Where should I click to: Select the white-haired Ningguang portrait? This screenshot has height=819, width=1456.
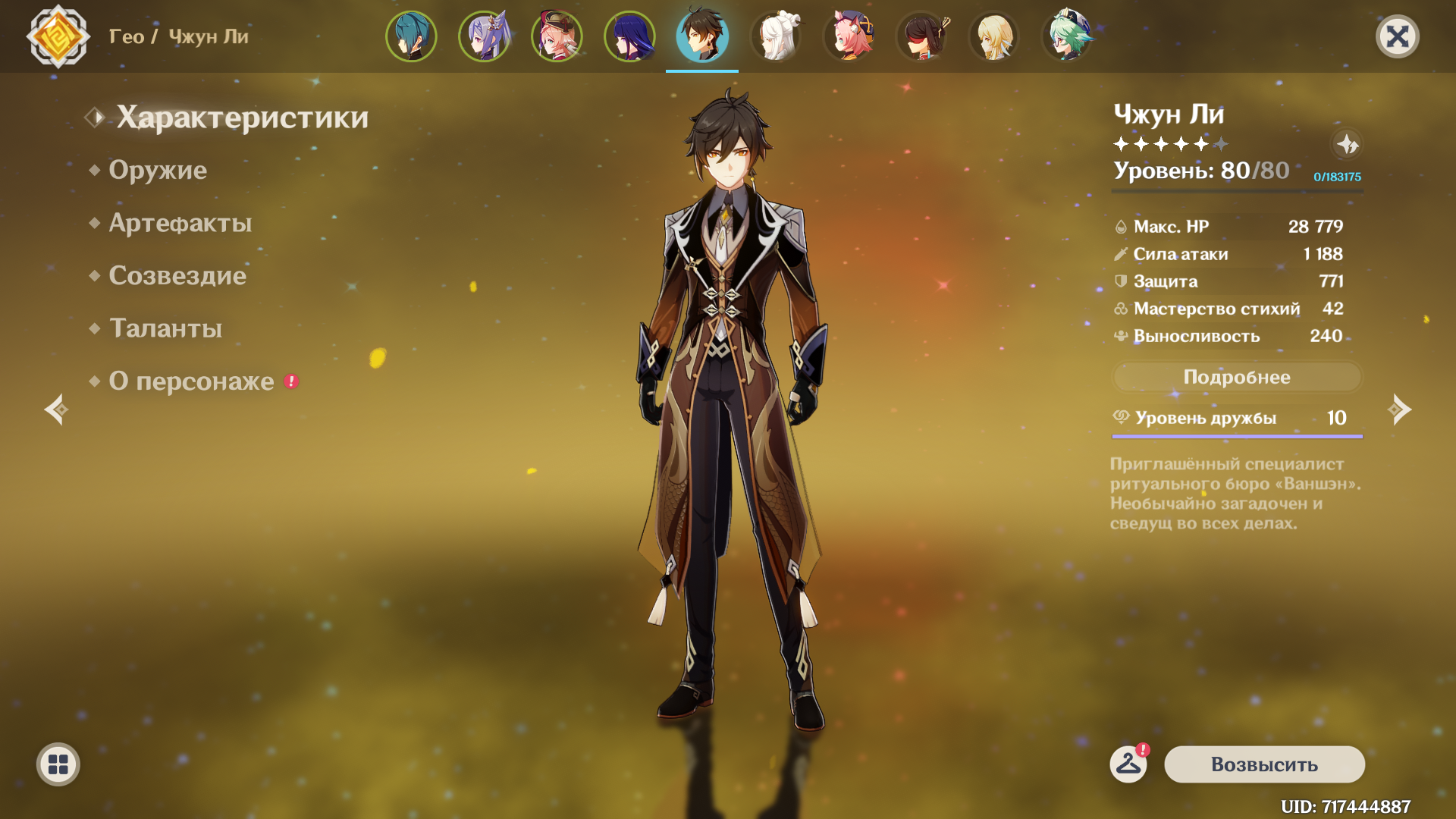[775, 36]
